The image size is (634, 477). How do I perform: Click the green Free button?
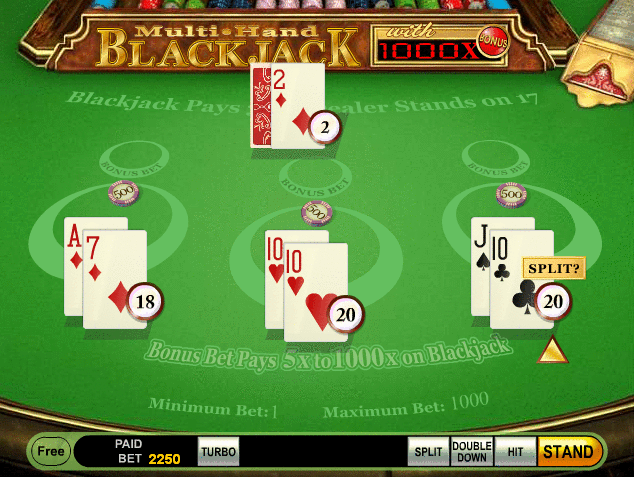coord(49,451)
